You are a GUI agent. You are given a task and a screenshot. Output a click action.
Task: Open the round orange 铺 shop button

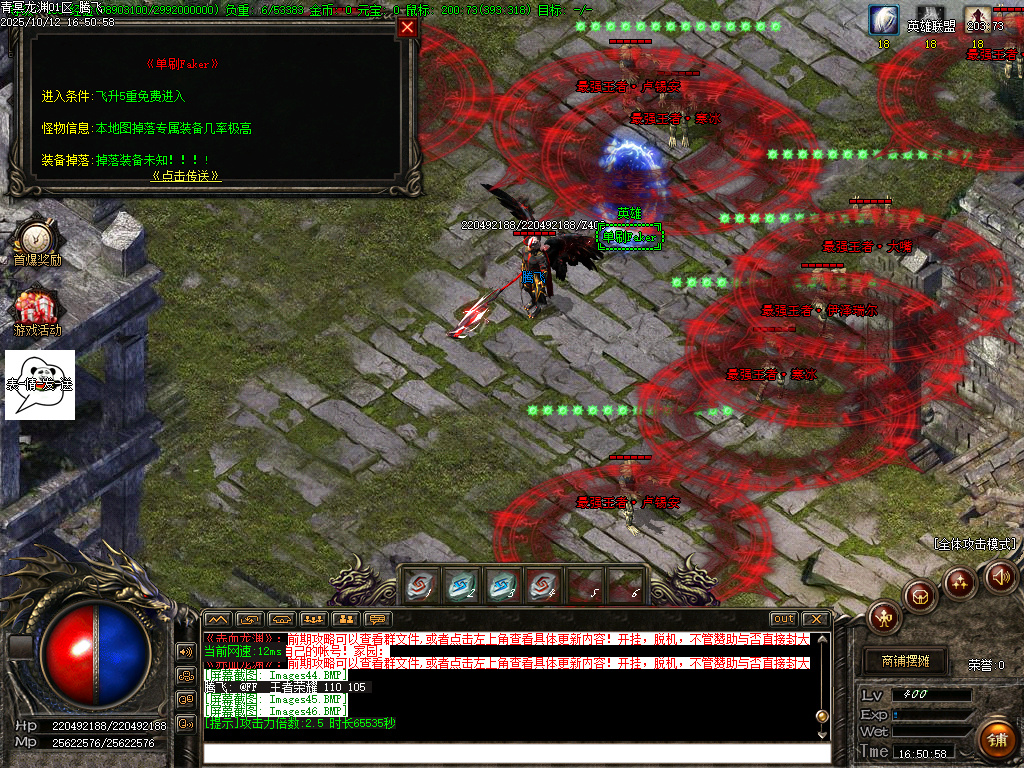[x=996, y=739]
